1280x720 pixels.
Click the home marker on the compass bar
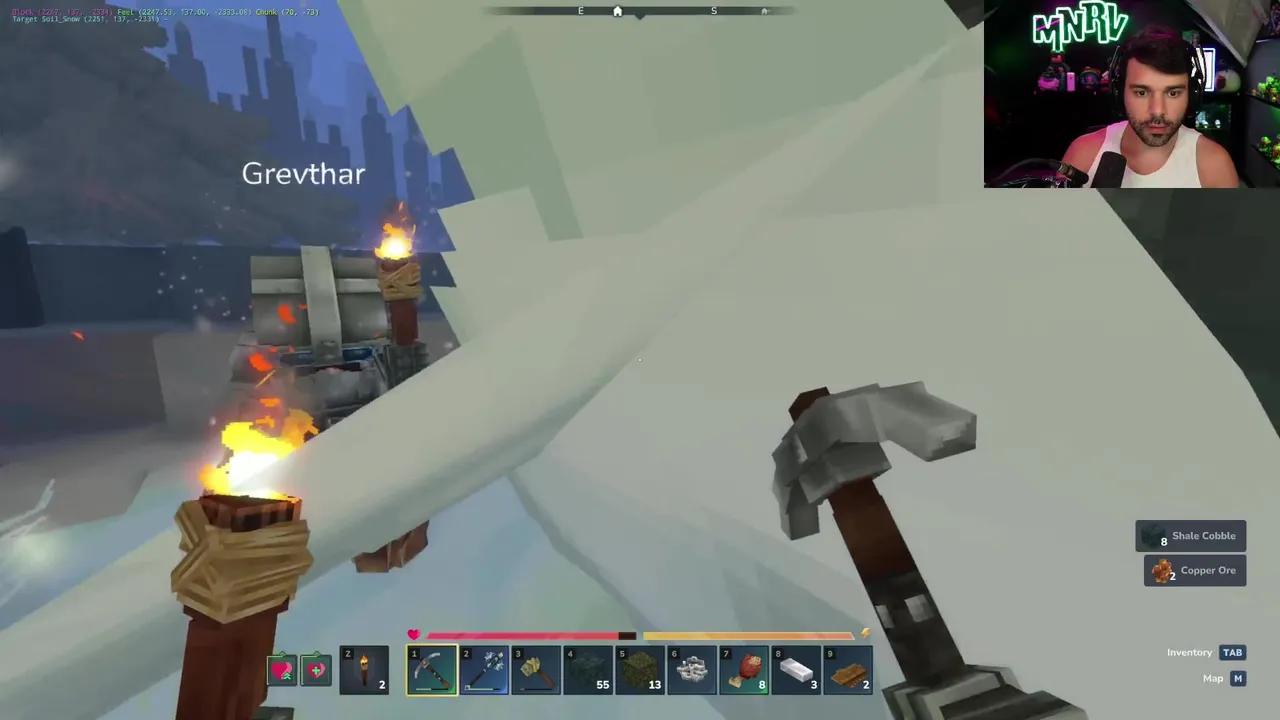pyautogui.click(x=617, y=11)
